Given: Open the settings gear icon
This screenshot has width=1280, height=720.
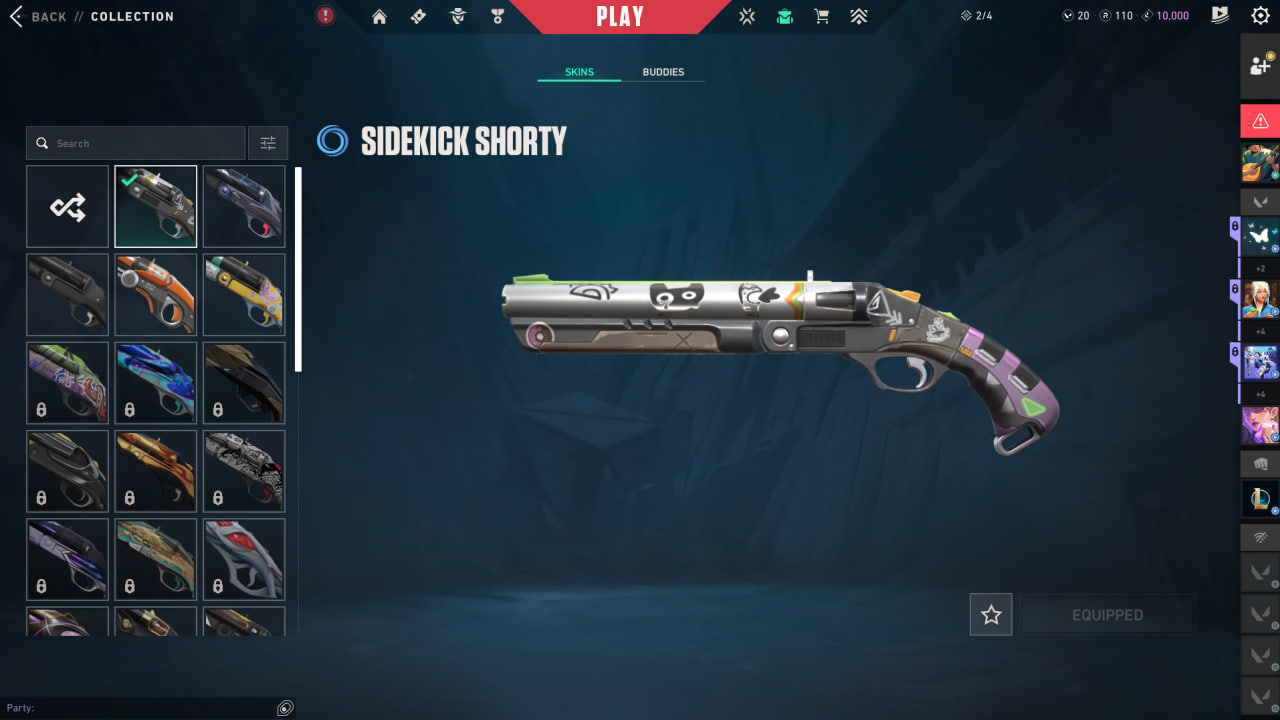Looking at the screenshot, I should [1260, 16].
